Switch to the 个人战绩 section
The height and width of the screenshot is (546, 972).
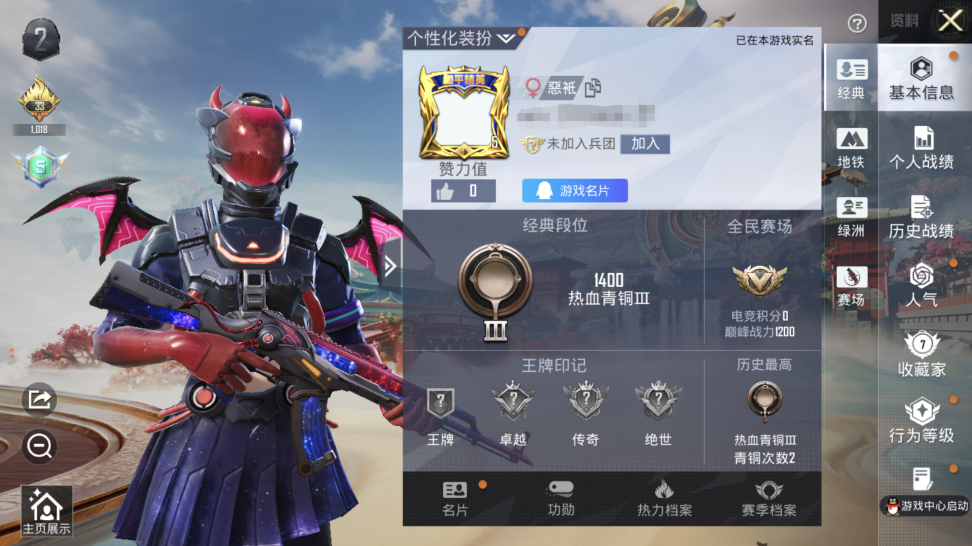[921, 148]
